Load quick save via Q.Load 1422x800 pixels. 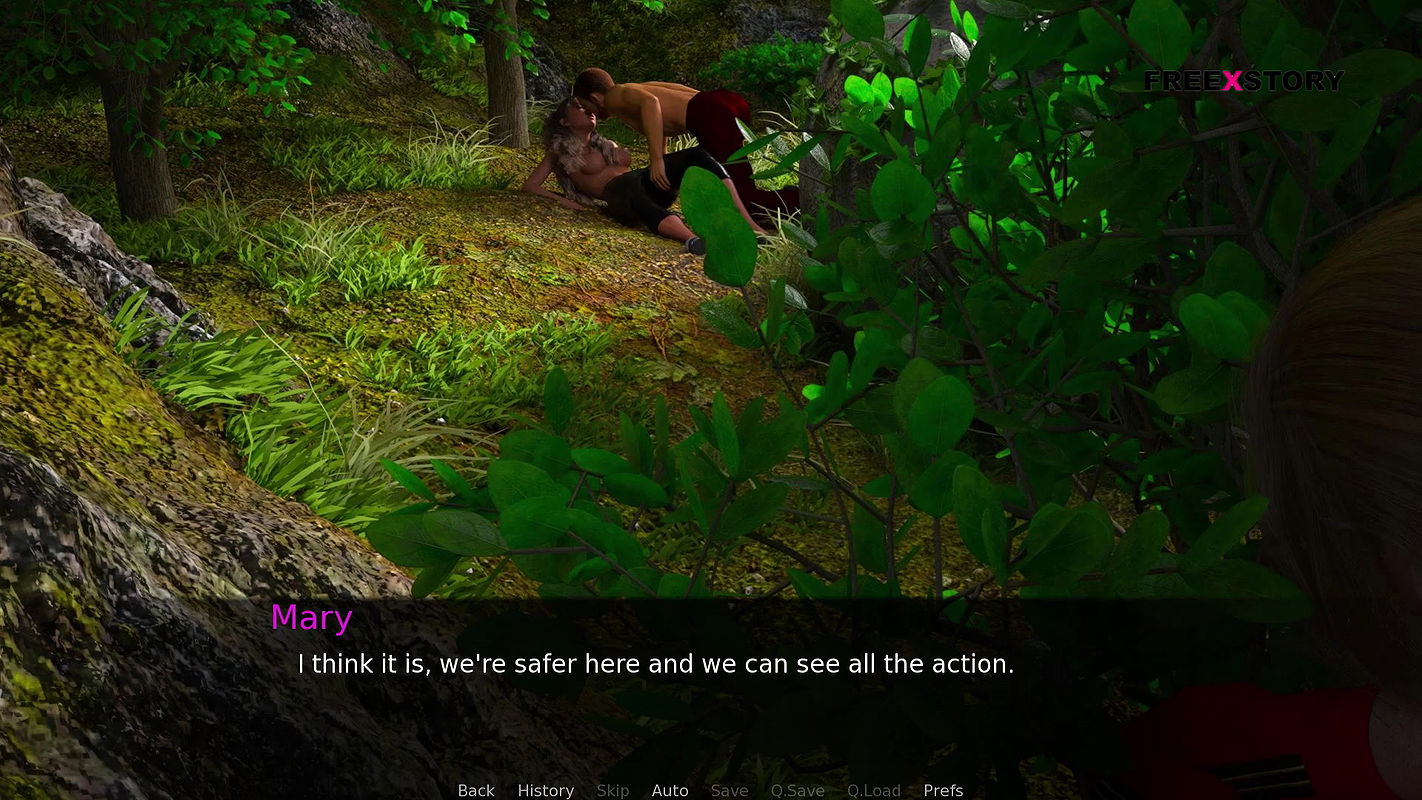click(874, 790)
